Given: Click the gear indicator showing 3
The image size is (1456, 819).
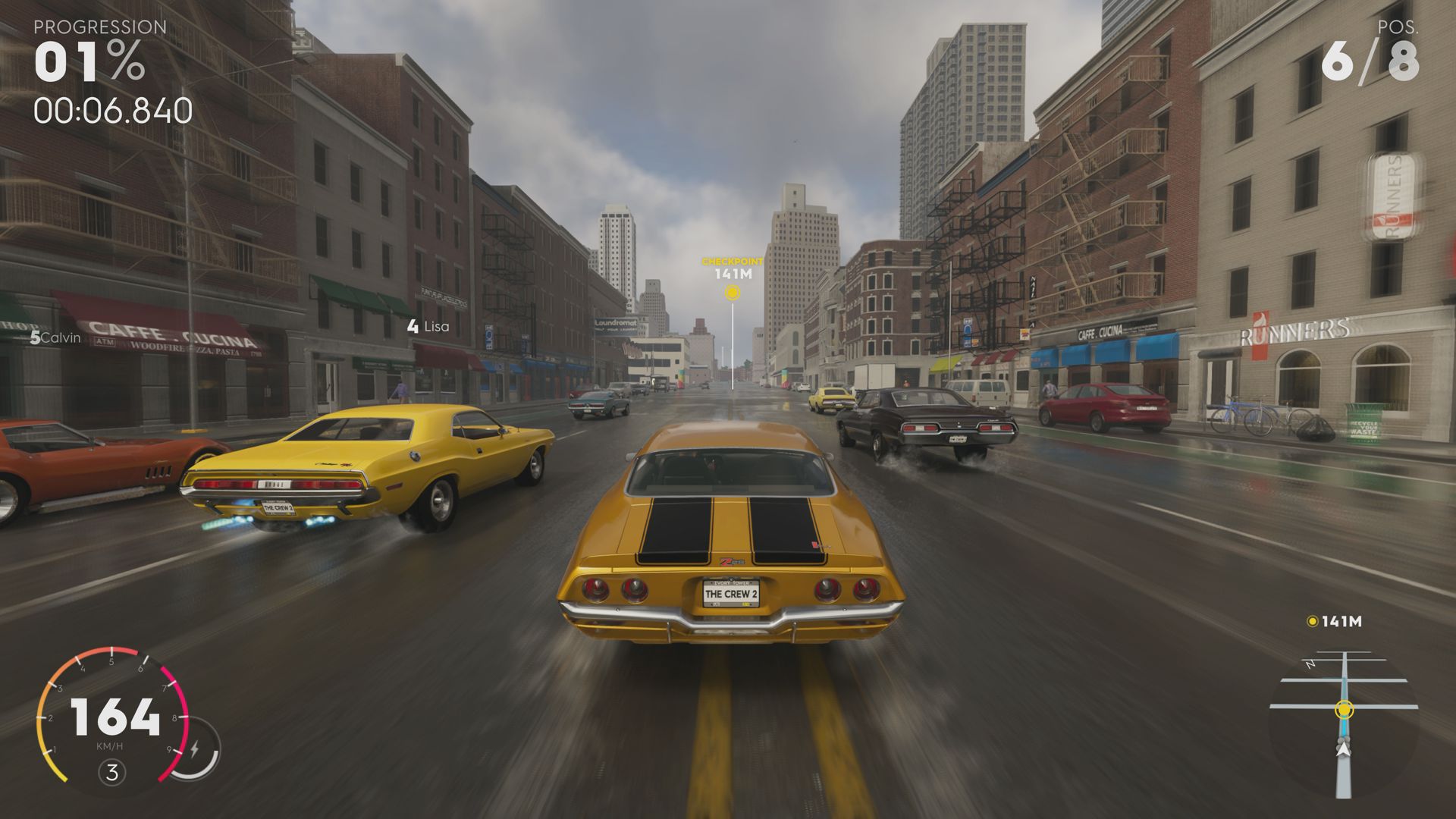Looking at the screenshot, I should click(x=112, y=772).
